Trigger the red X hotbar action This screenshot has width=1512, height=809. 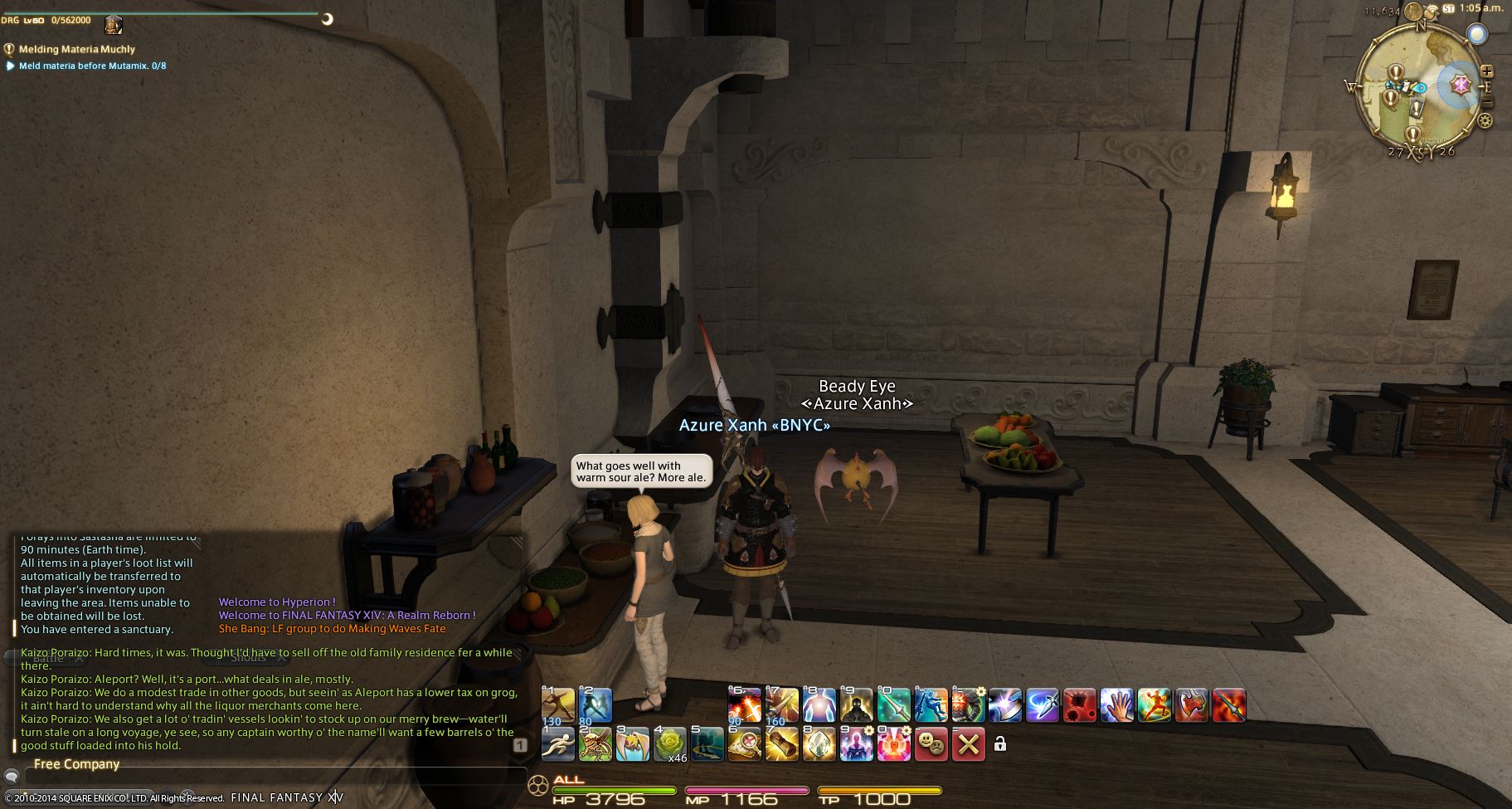pyautogui.click(x=968, y=744)
